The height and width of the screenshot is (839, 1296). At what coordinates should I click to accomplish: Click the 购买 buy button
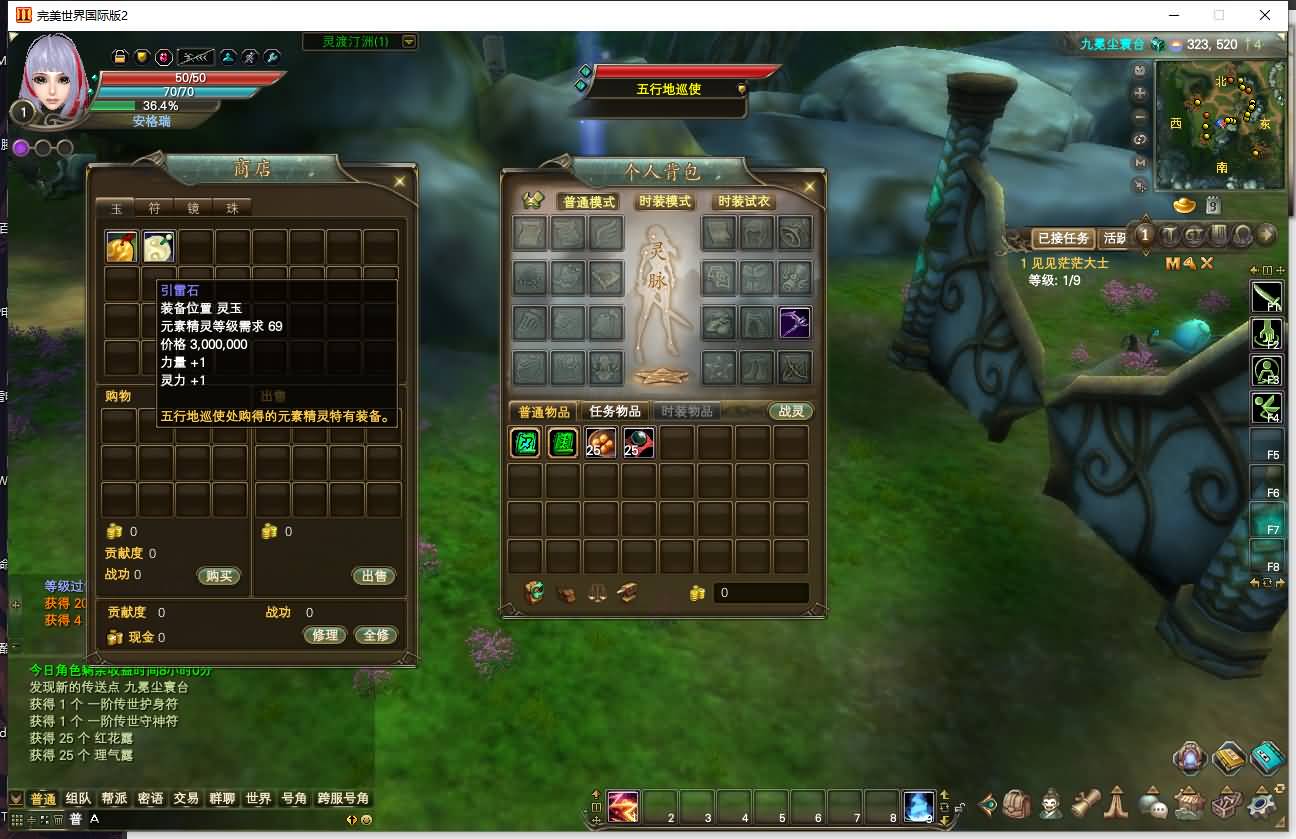coord(219,576)
